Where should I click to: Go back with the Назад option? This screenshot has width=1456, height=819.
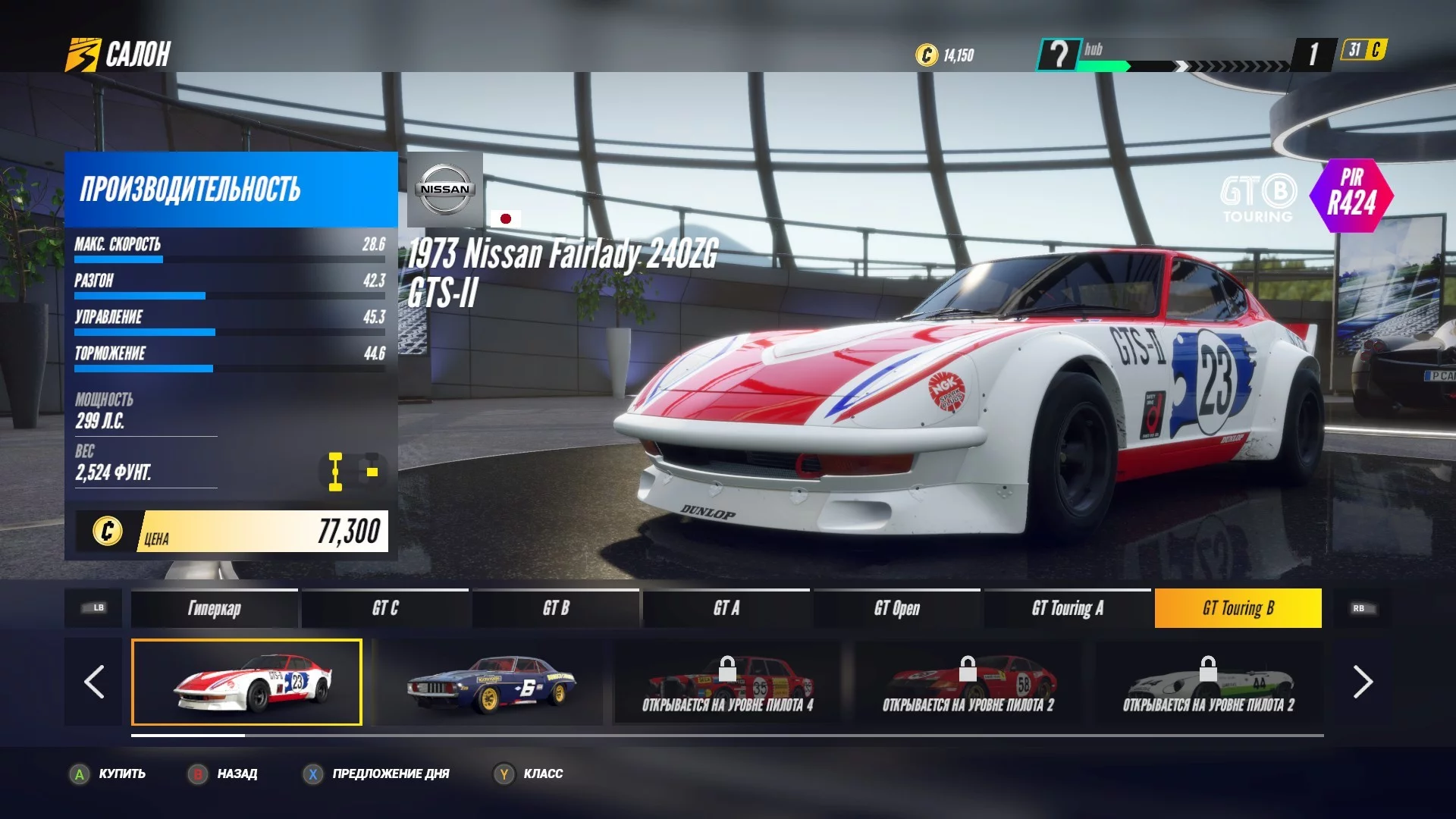pyautogui.click(x=224, y=773)
